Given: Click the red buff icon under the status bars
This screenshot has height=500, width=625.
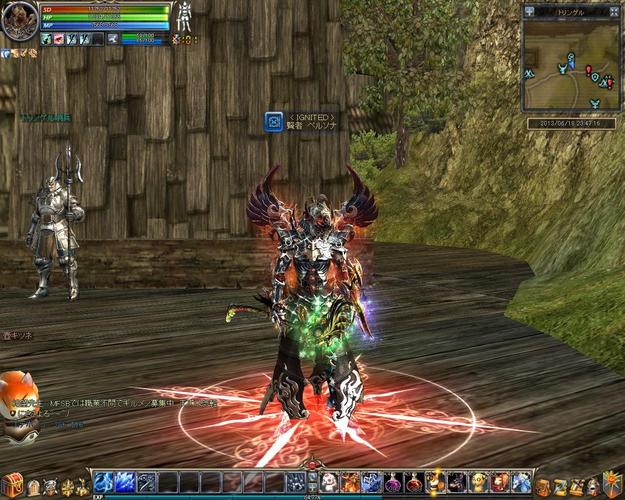Looking at the screenshot, I should click(60, 39).
